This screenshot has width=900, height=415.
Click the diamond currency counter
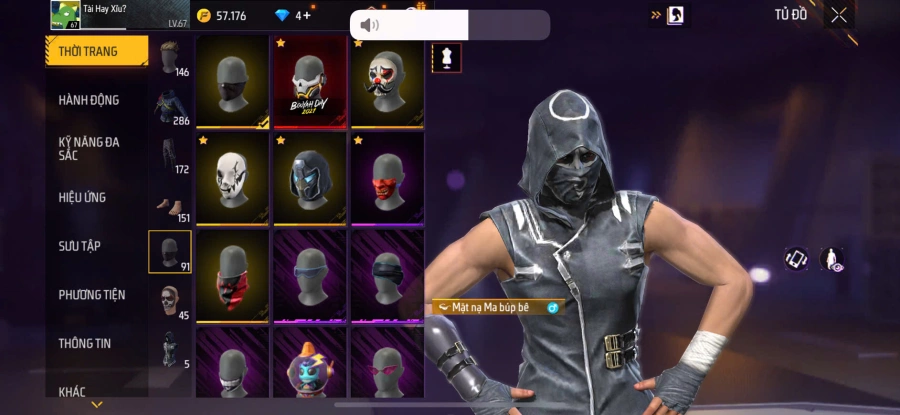pyautogui.click(x=294, y=15)
